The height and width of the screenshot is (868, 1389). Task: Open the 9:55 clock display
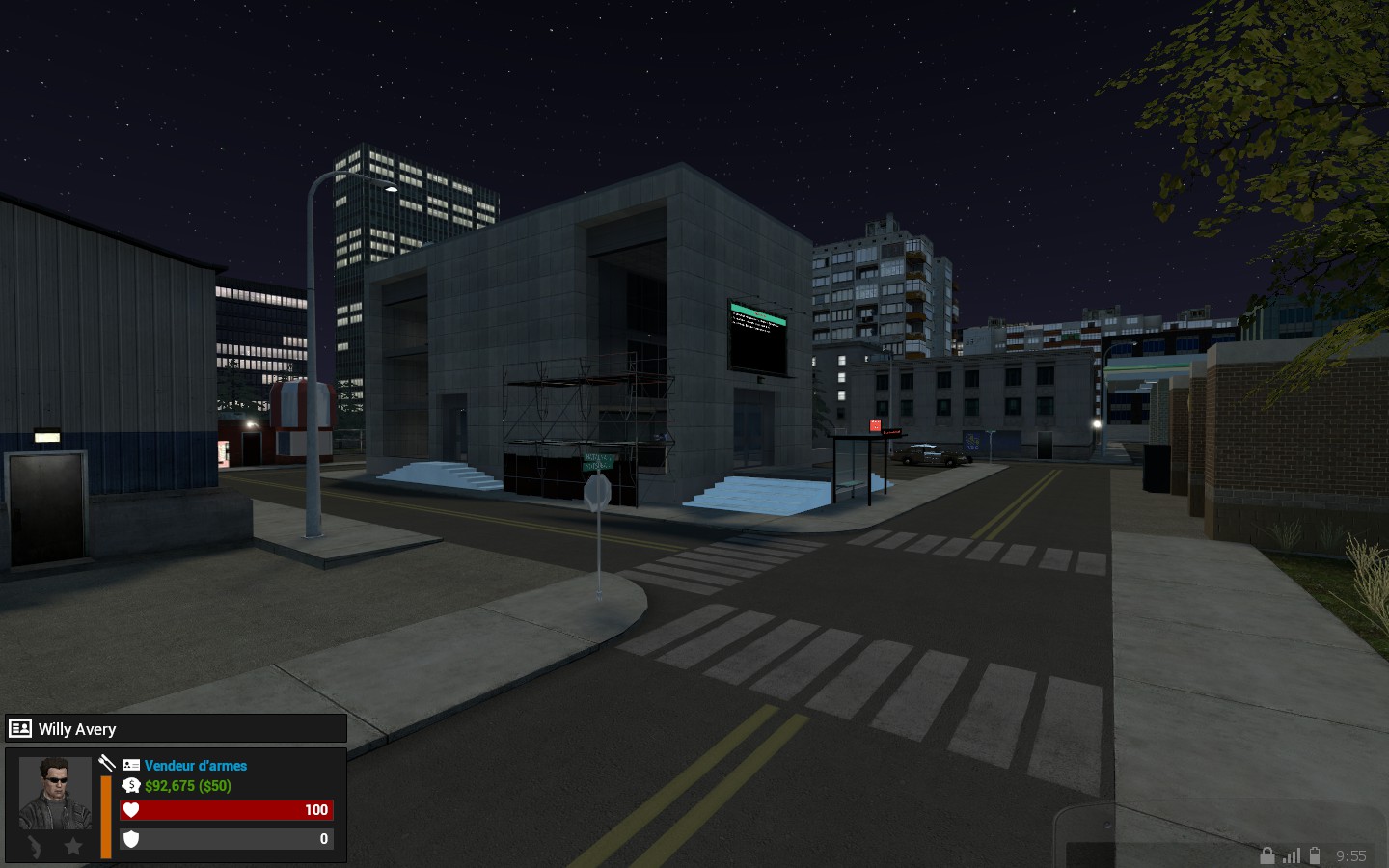point(1350,855)
